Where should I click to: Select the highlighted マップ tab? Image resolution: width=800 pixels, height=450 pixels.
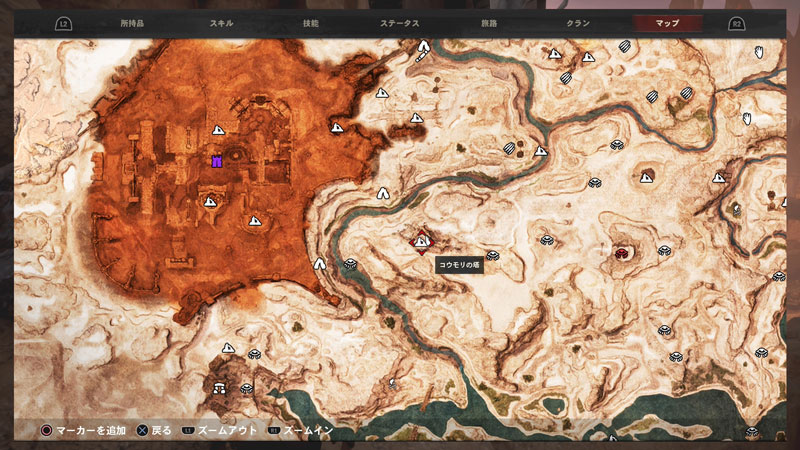point(668,22)
